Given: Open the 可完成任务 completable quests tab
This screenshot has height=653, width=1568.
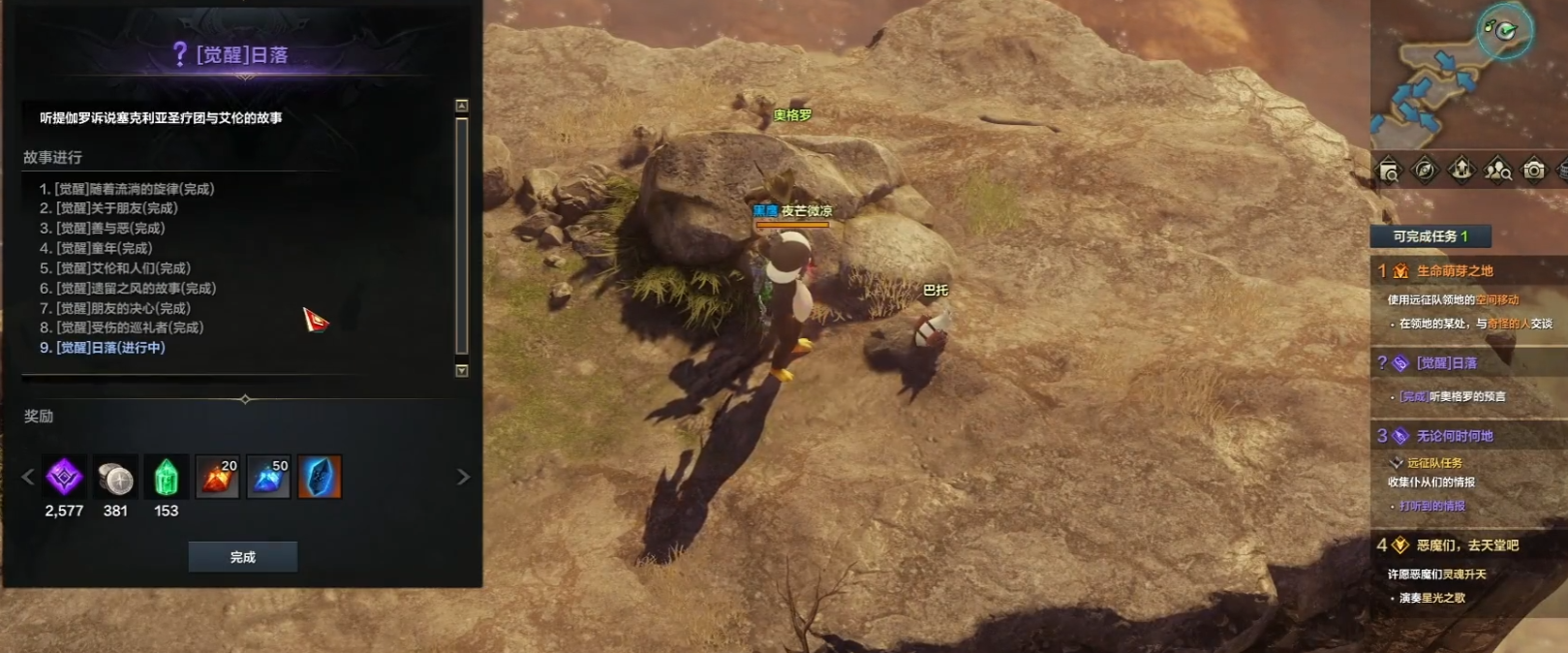Looking at the screenshot, I should (1430, 236).
